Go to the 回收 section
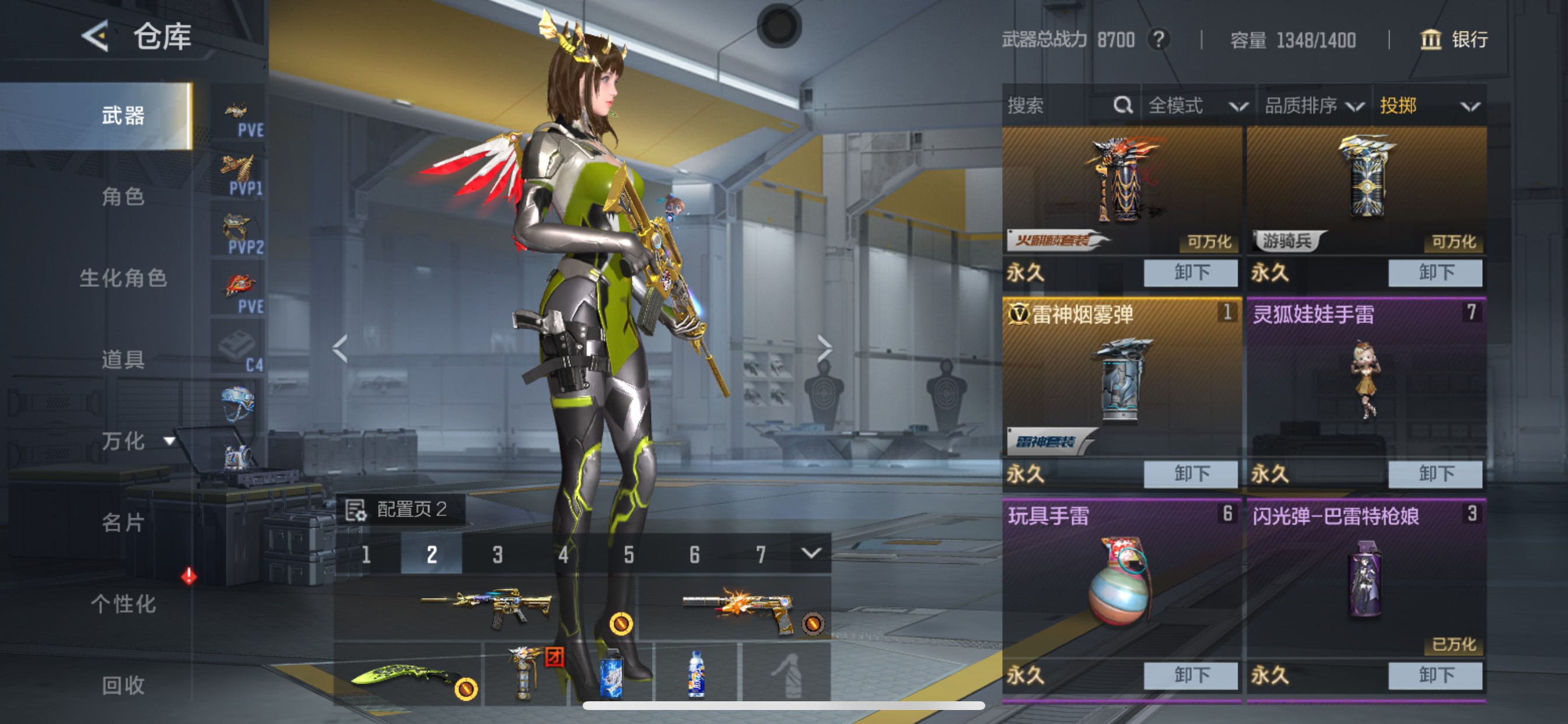 (122, 685)
